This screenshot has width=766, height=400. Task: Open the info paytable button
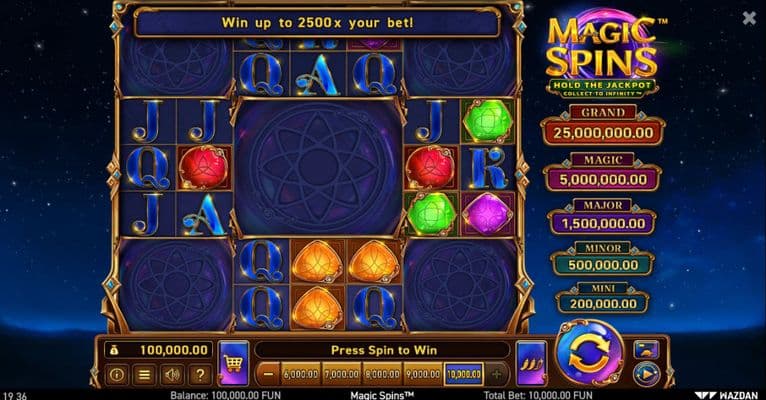(116, 375)
